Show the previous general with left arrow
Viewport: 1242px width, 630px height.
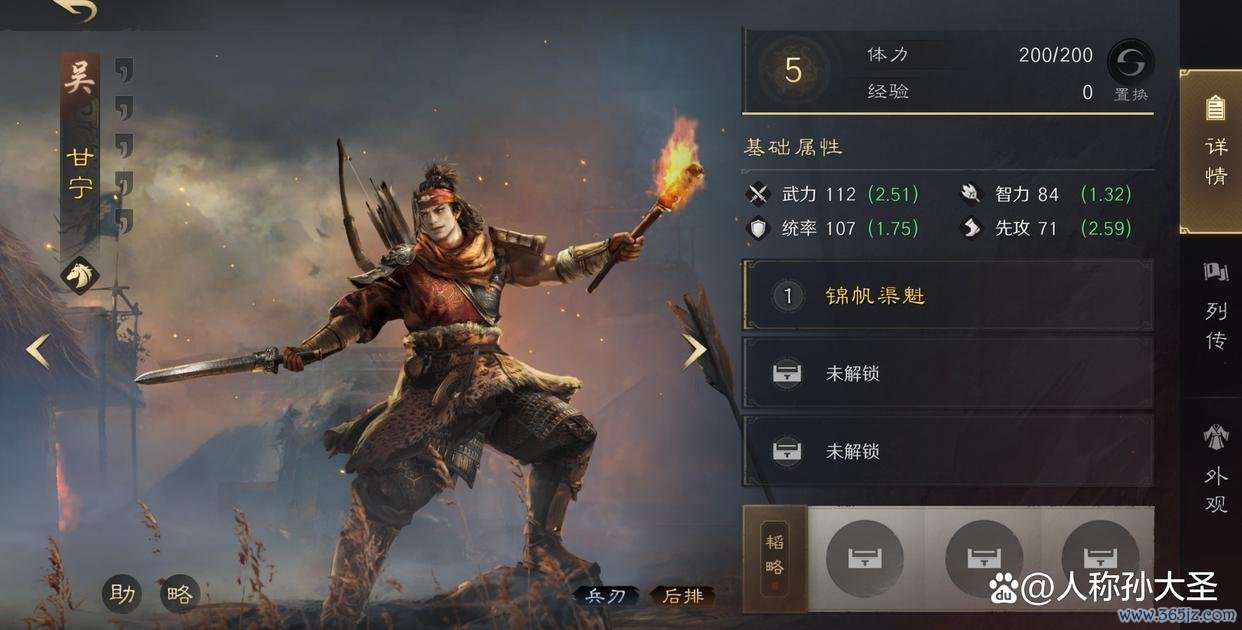[38, 351]
